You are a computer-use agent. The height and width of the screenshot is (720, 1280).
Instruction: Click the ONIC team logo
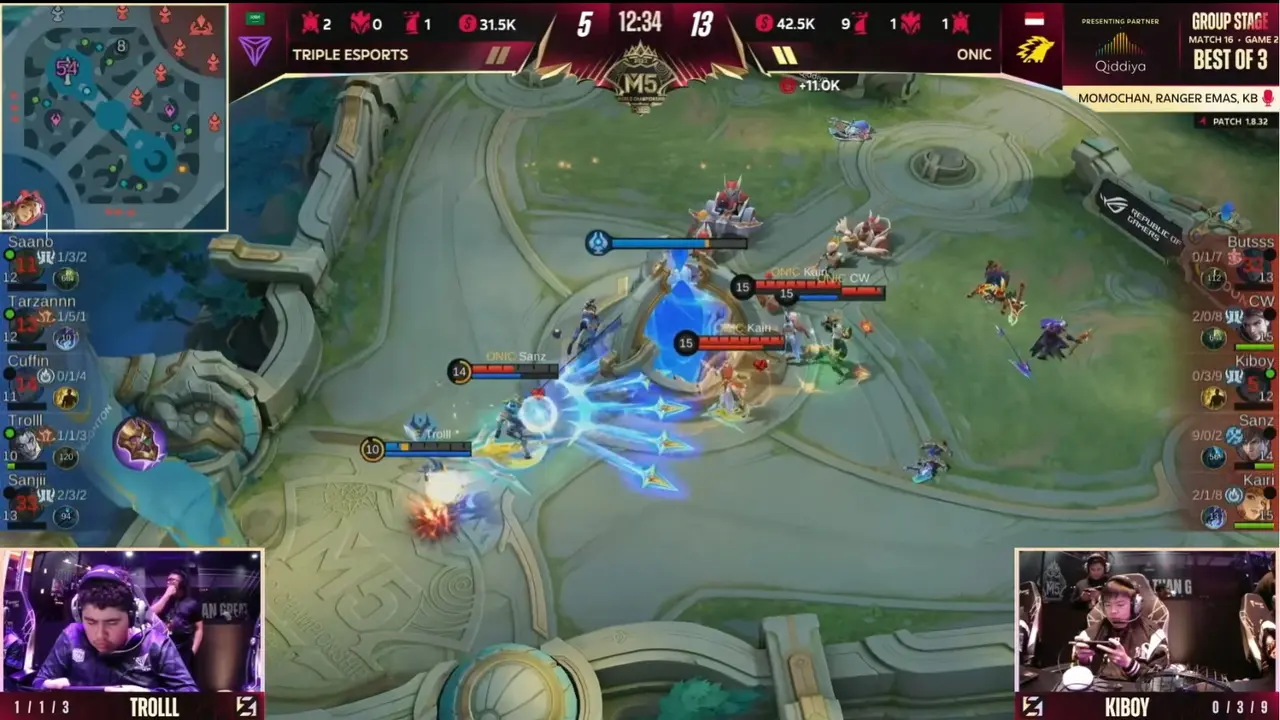tap(1035, 48)
